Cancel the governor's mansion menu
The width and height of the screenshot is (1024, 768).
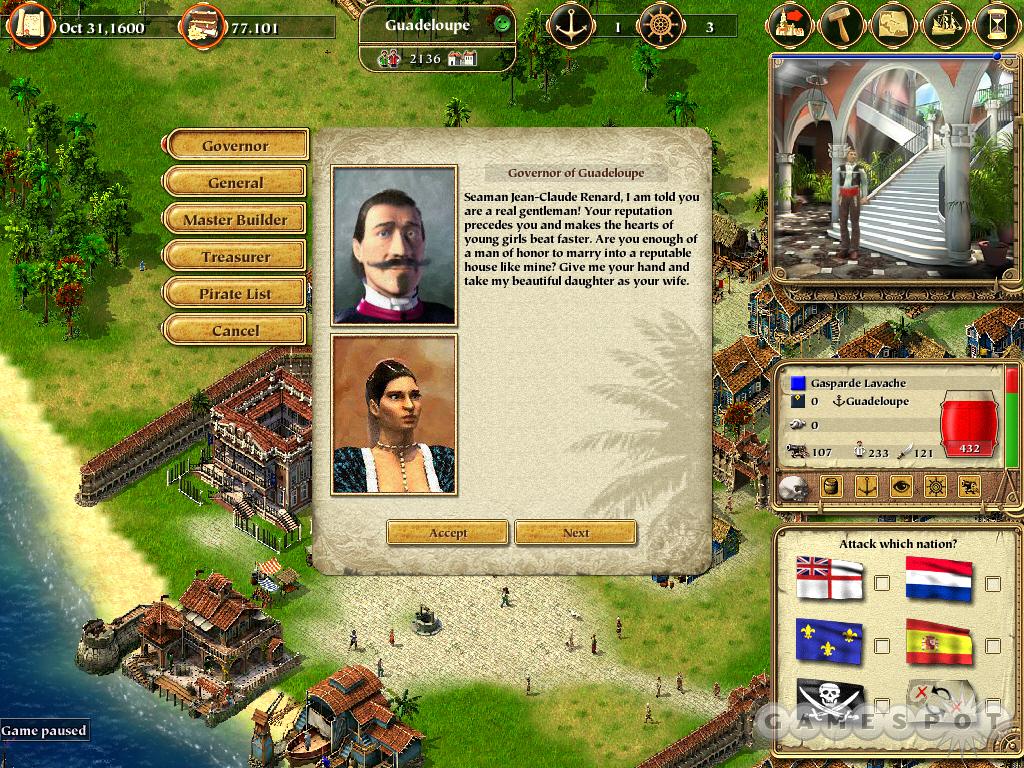pos(235,331)
